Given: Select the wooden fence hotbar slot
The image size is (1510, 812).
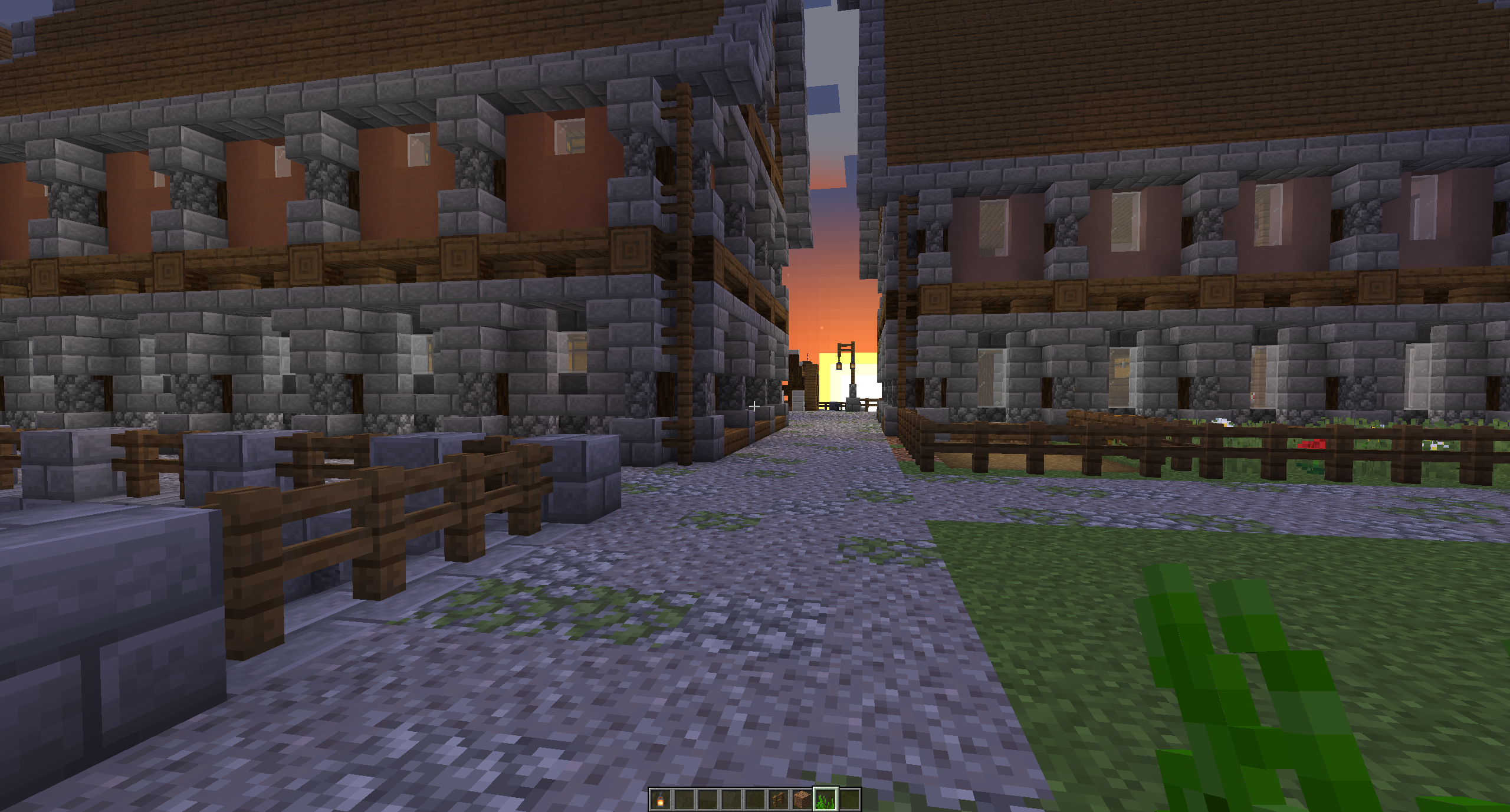Looking at the screenshot, I should click(x=779, y=800).
